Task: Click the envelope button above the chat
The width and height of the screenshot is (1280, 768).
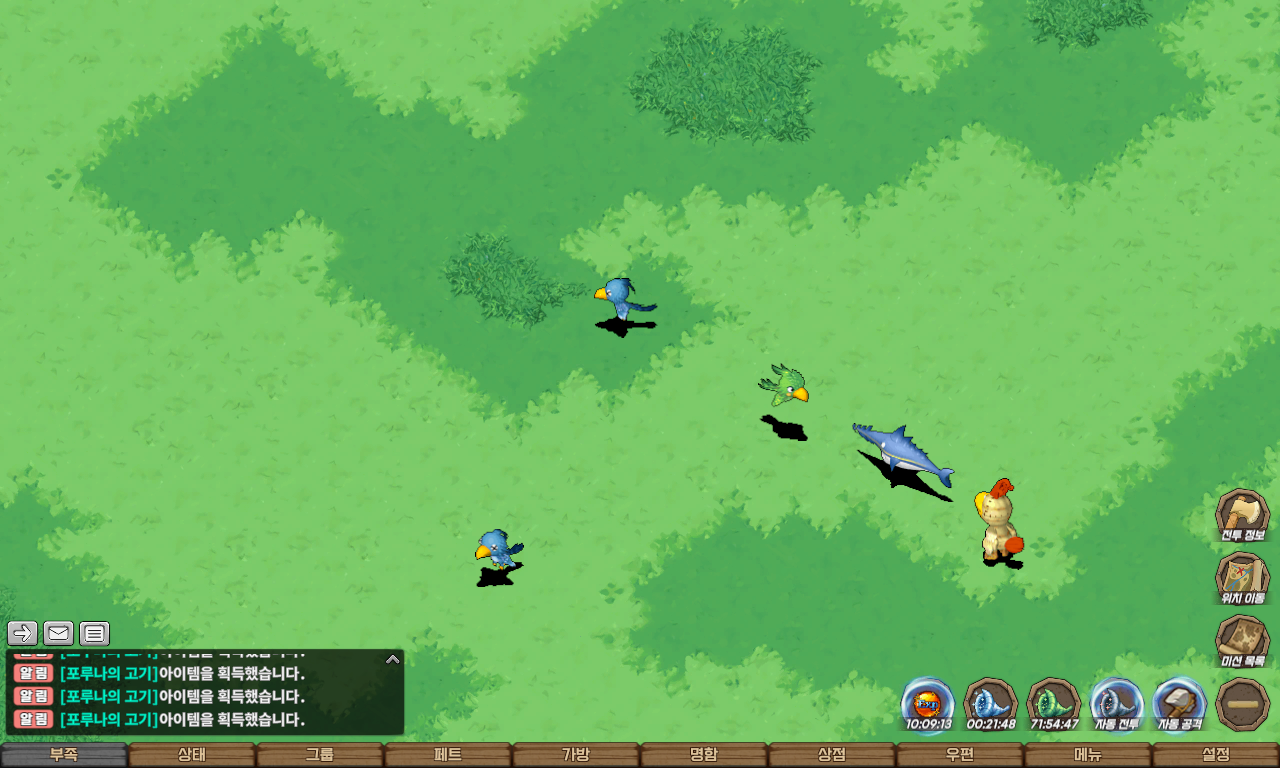Action: [x=59, y=633]
